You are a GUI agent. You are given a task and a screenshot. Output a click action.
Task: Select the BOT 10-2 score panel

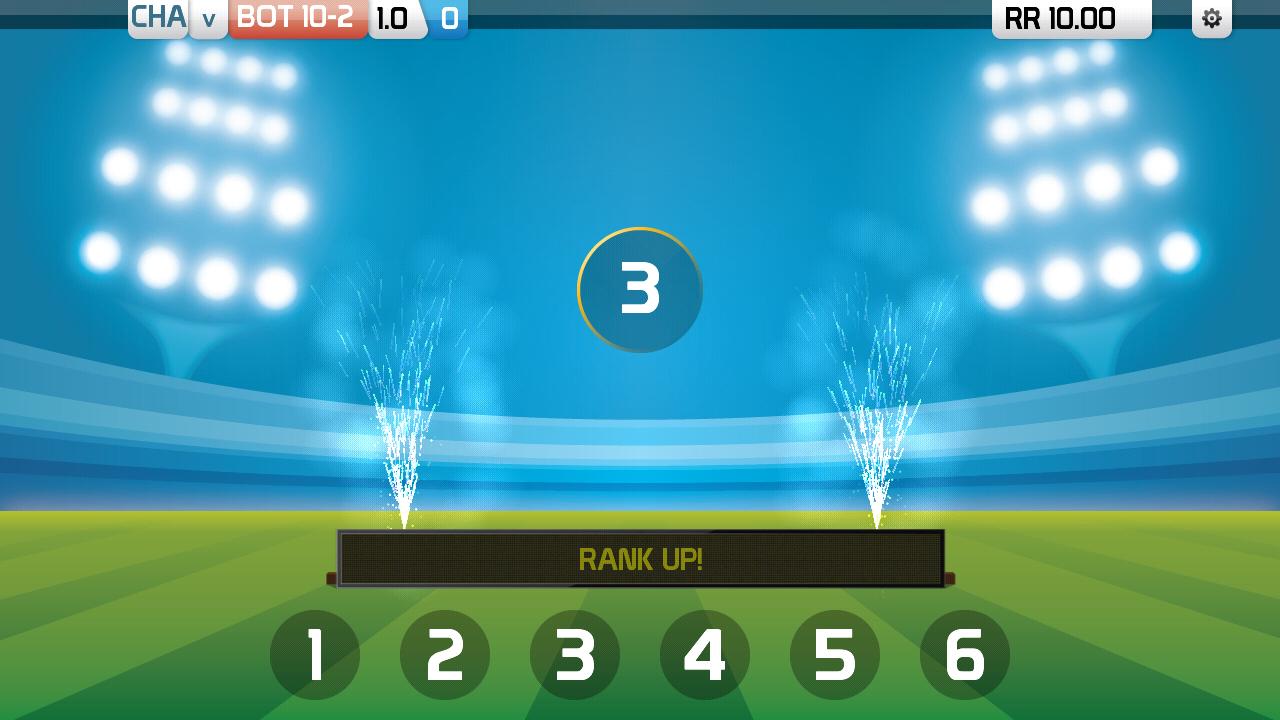[x=296, y=17]
